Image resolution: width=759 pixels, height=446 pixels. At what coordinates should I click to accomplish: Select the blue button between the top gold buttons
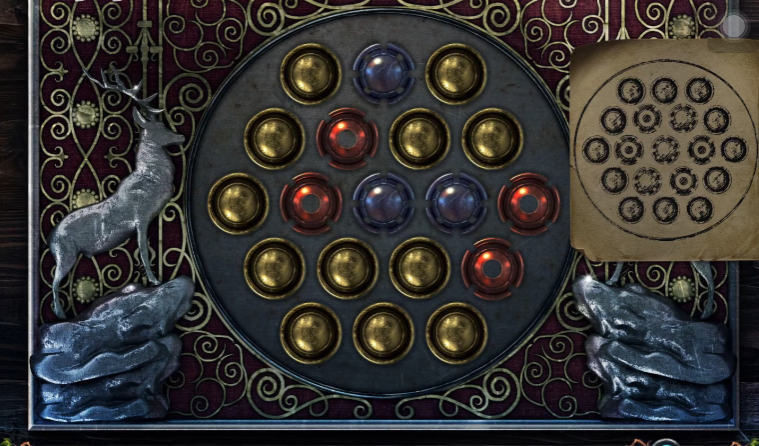point(383,73)
